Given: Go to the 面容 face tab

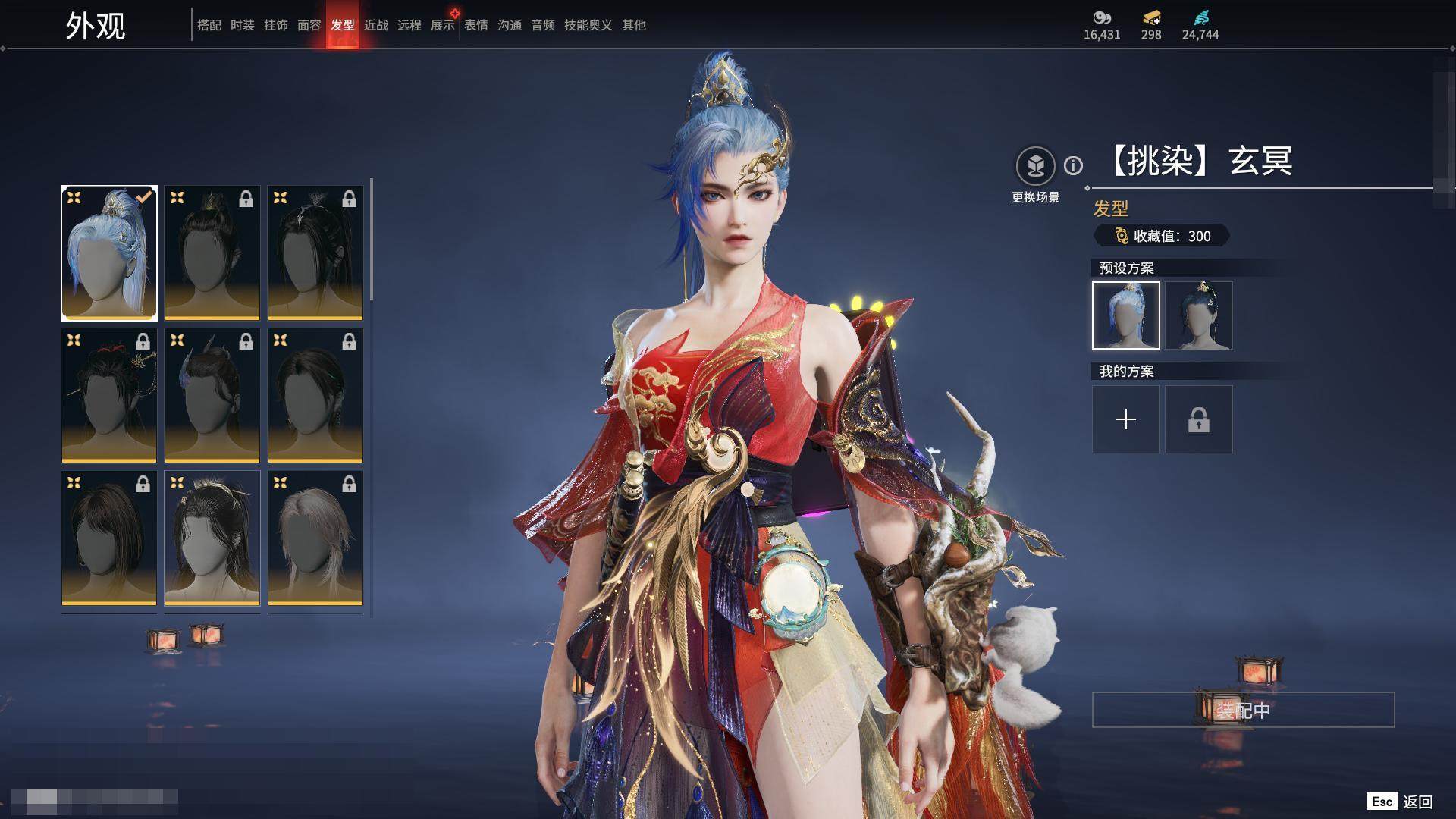Looking at the screenshot, I should coord(309,25).
